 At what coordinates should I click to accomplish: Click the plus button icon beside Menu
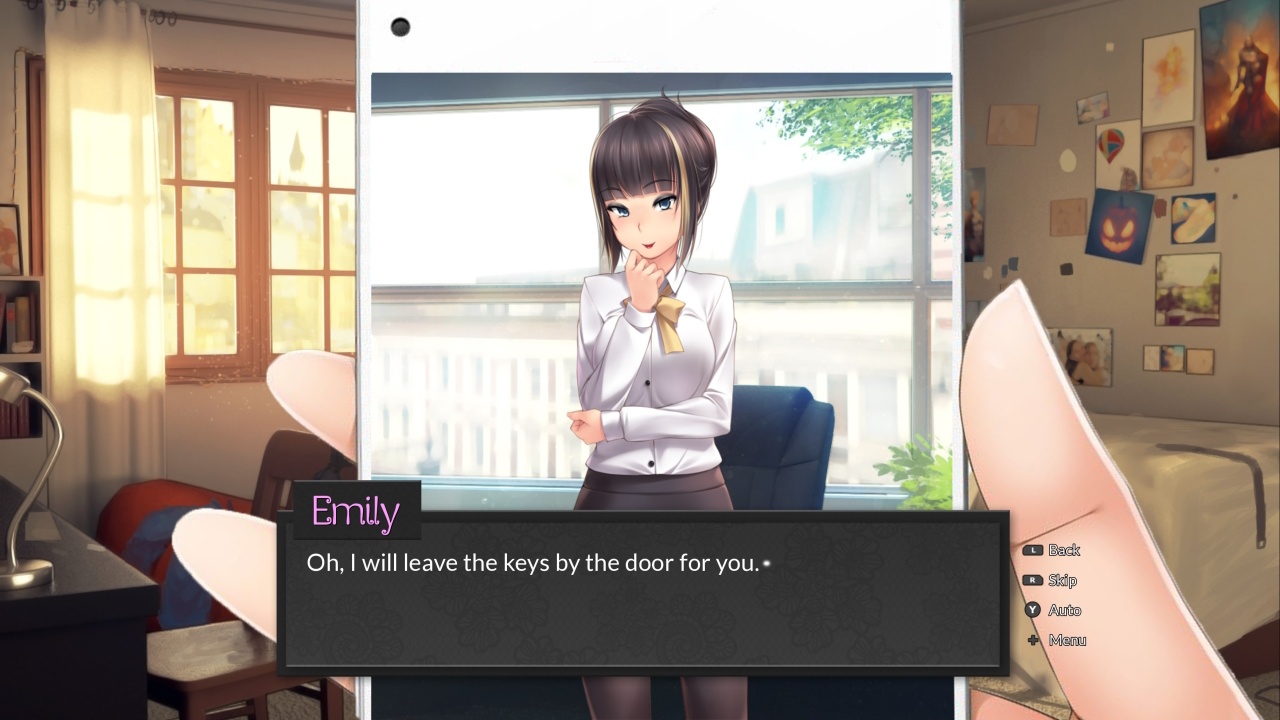[1035, 640]
